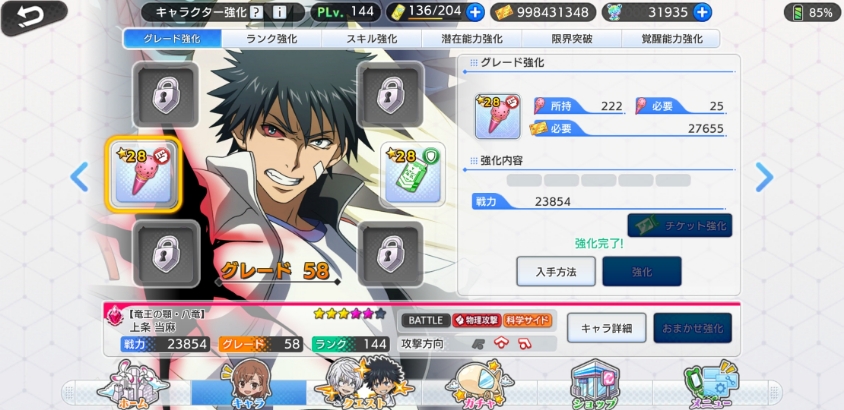Add gems with the plus button
844x410 pixels.
point(702,12)
